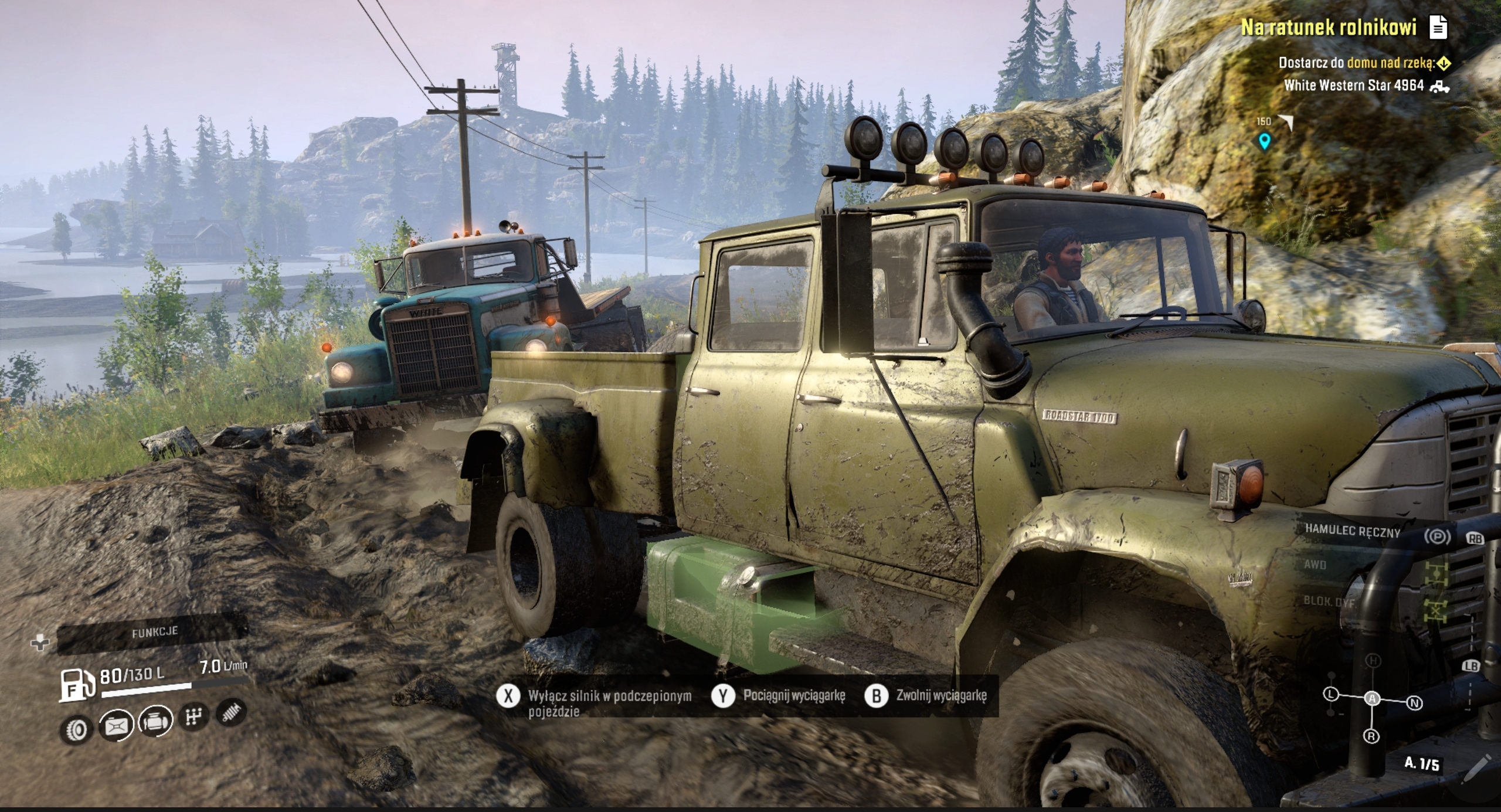This screenshot has height=812, width=1501.
Task: Toggle the AWD drive option
Action: click(1315, 565)
